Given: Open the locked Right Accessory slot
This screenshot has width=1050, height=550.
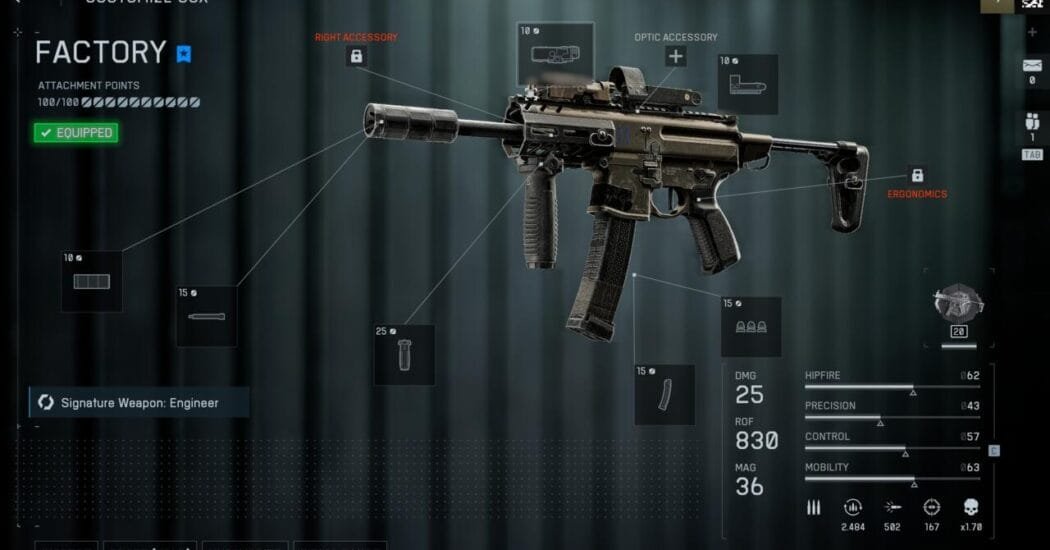Looking at the screenshot, I should click(x=355, y=57).
